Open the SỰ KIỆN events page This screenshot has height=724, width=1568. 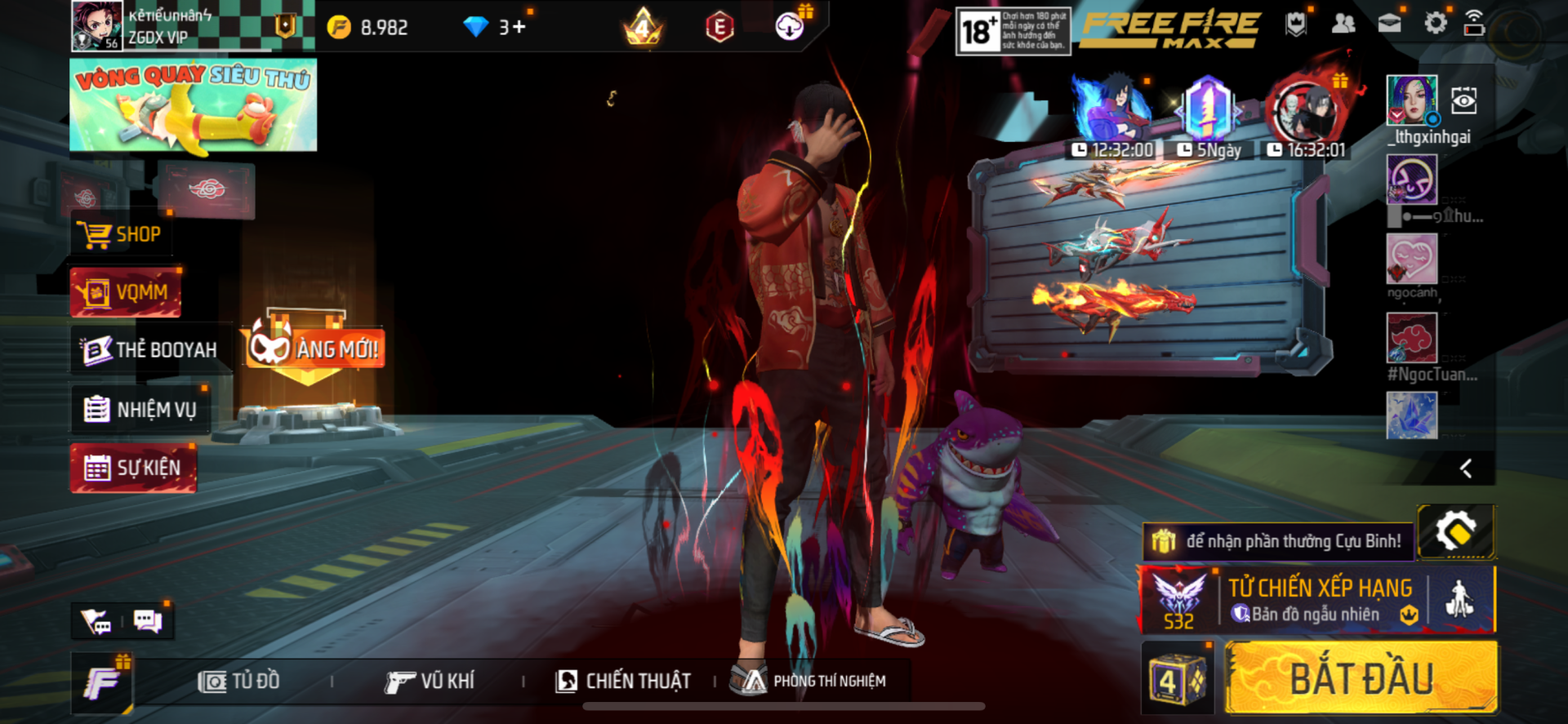[x=134, y=468]
